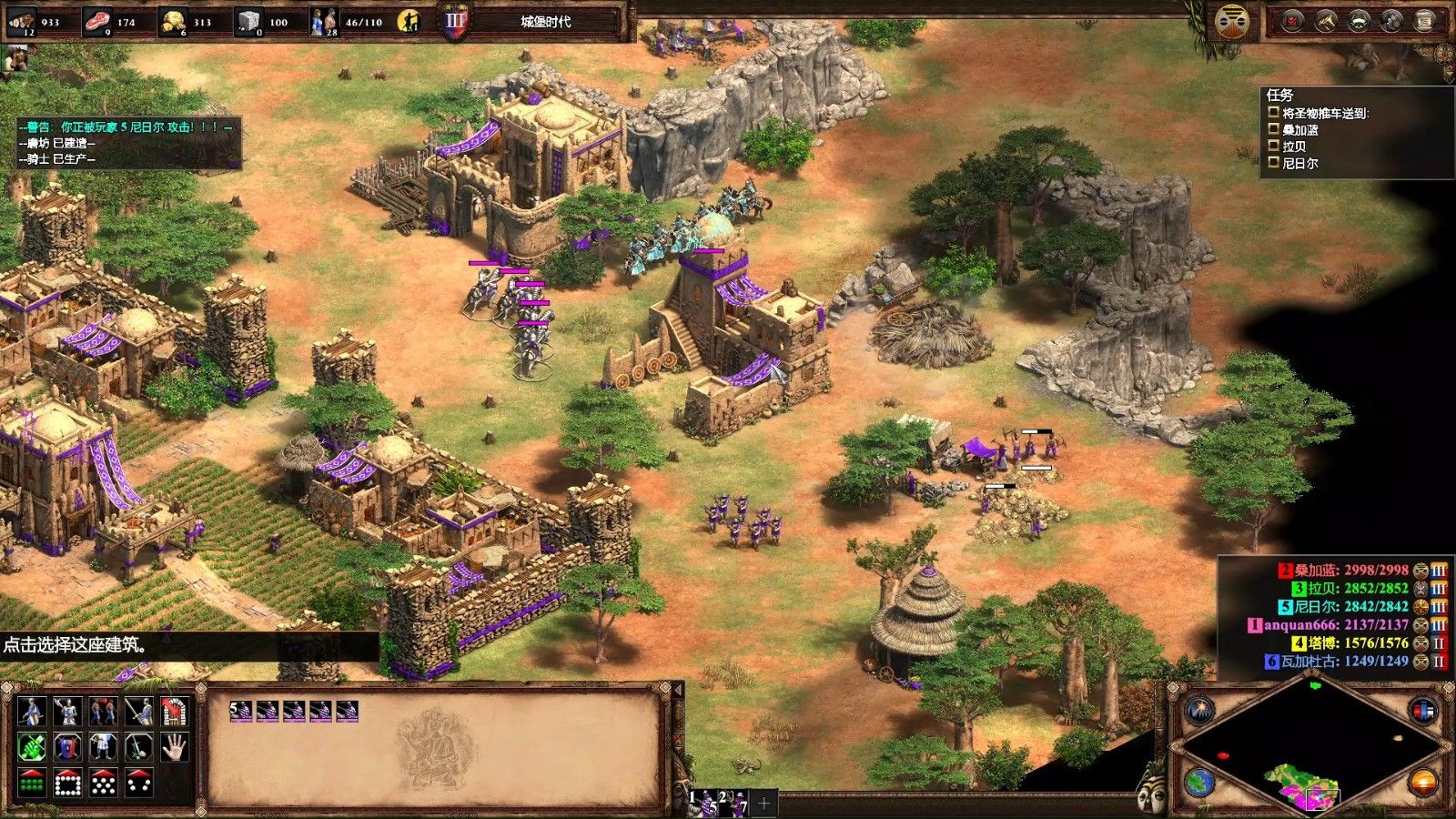Use the garrison command with red arrow
The width and height of the screenshot is (1456, 819).
(175, 712)
